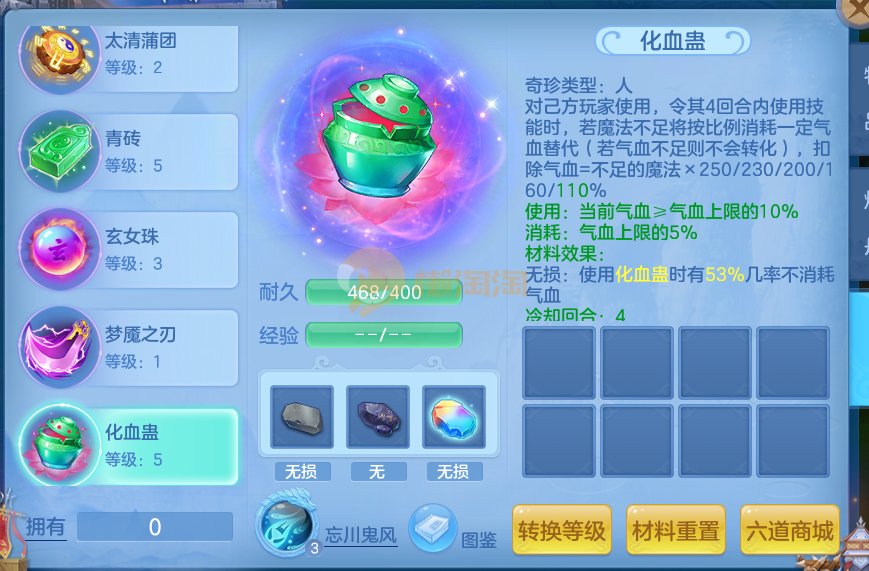Open the 图鉴 codex icon
The height and width of the screenshot is (571, 869).
[x=433, y=527]
